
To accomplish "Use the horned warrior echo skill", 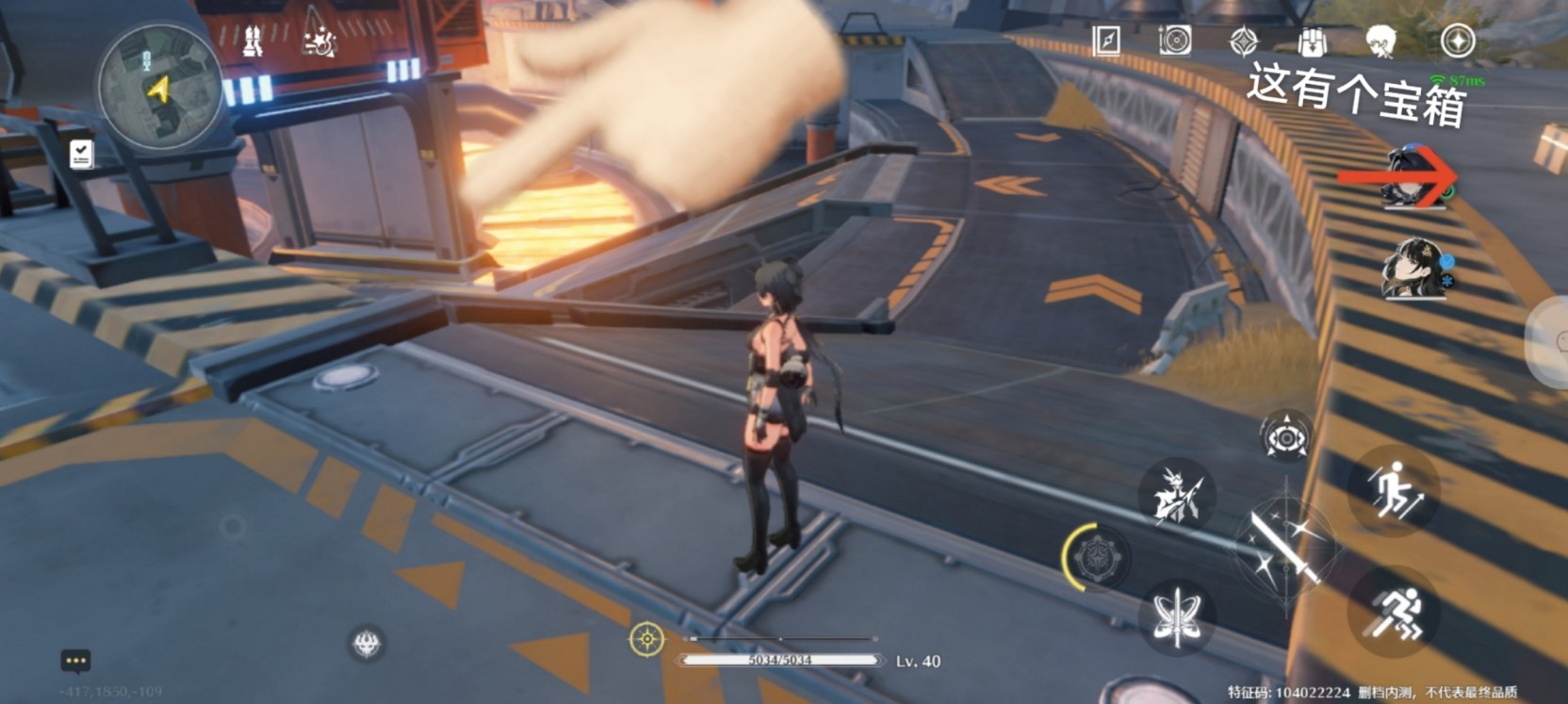I will point(1176,494).
